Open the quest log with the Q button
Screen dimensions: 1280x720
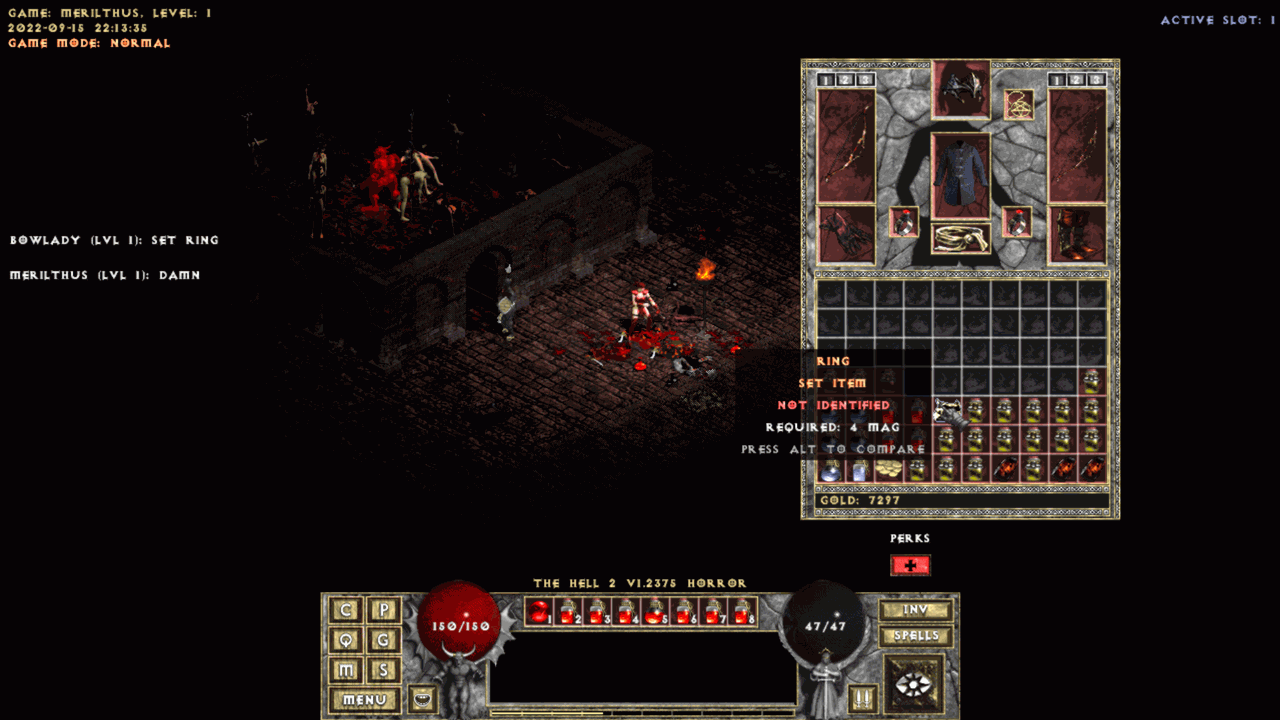(x=346, y=640)
